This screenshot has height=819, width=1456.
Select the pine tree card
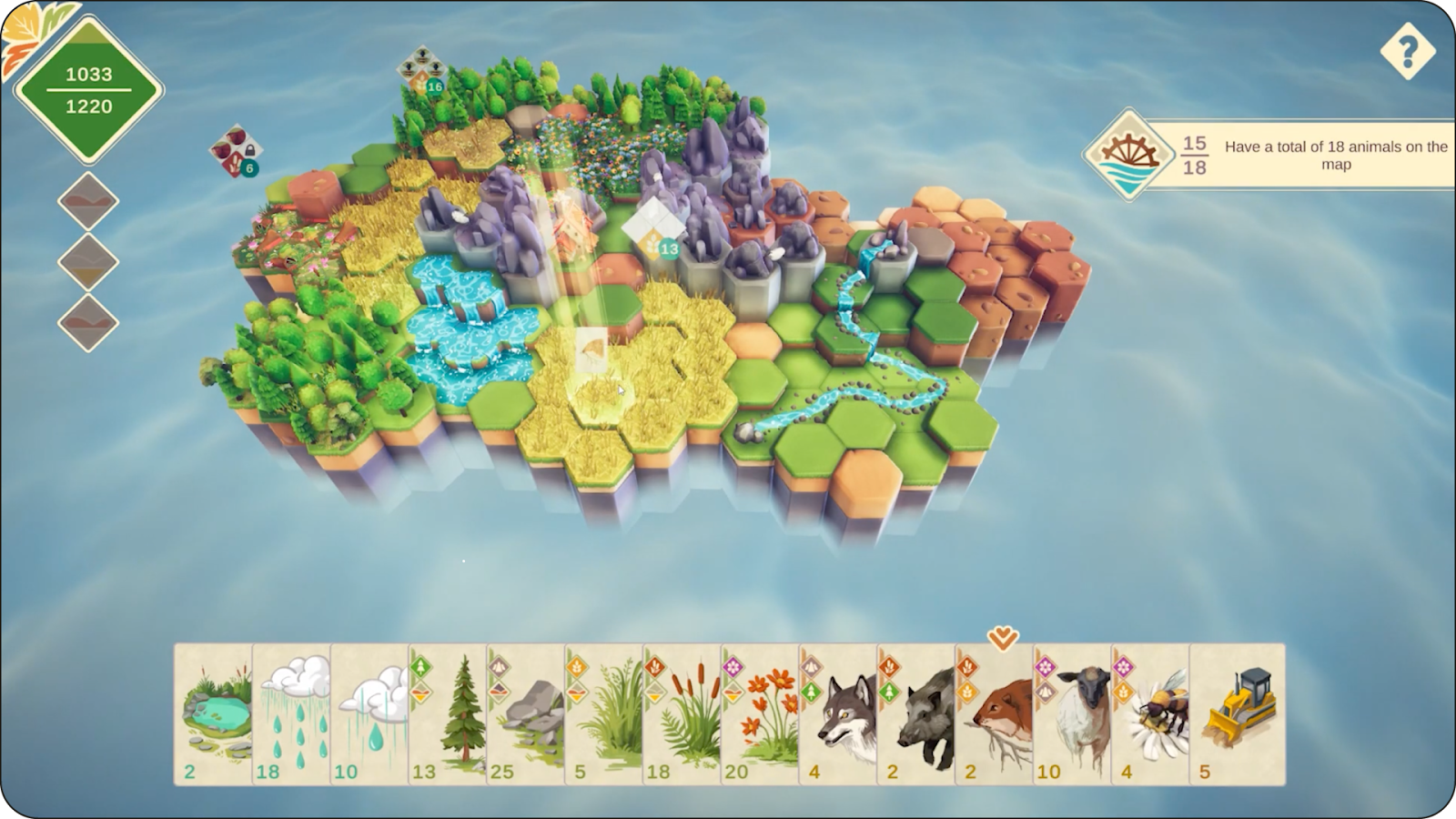coord(448,714)
